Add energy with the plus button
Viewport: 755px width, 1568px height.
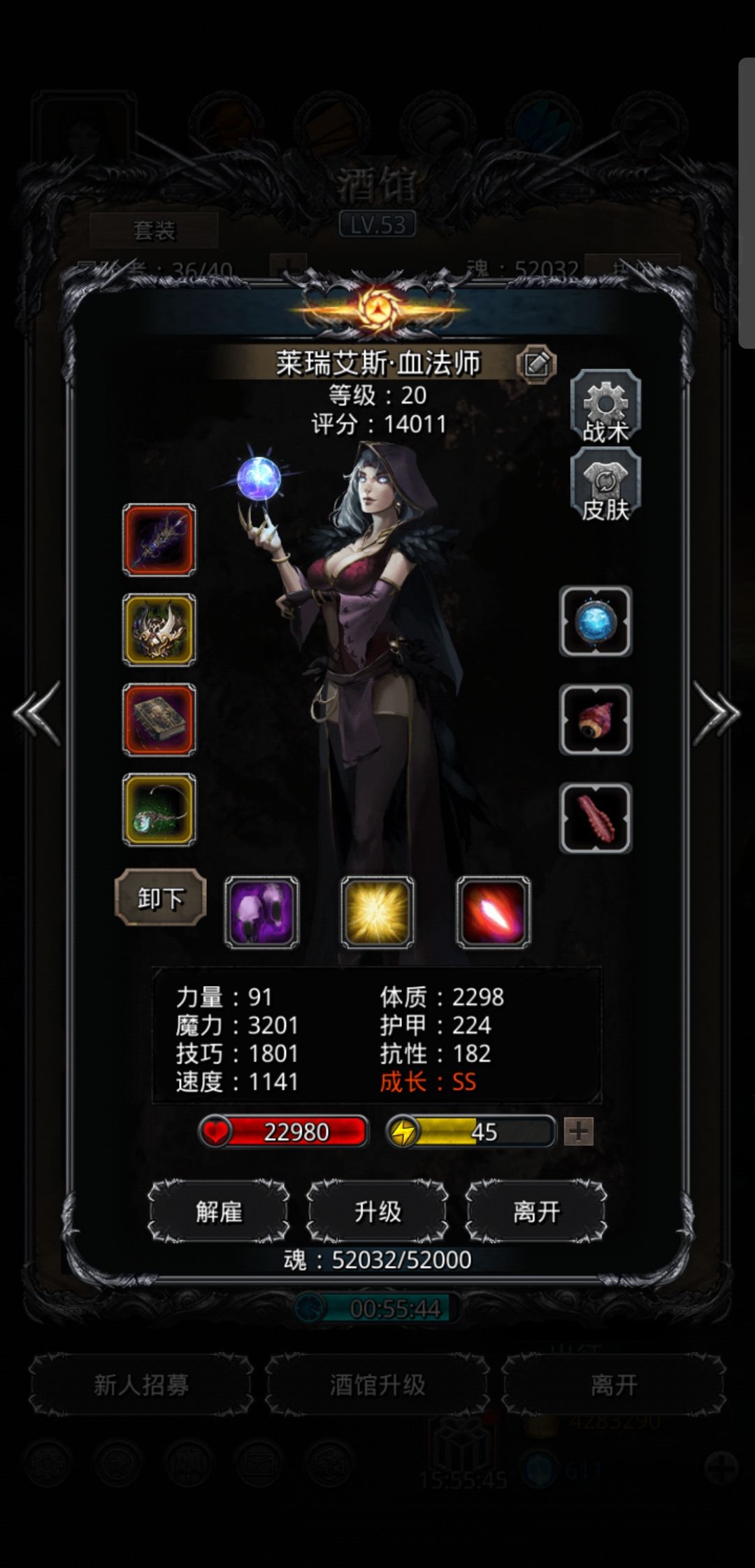point(579,1131)
